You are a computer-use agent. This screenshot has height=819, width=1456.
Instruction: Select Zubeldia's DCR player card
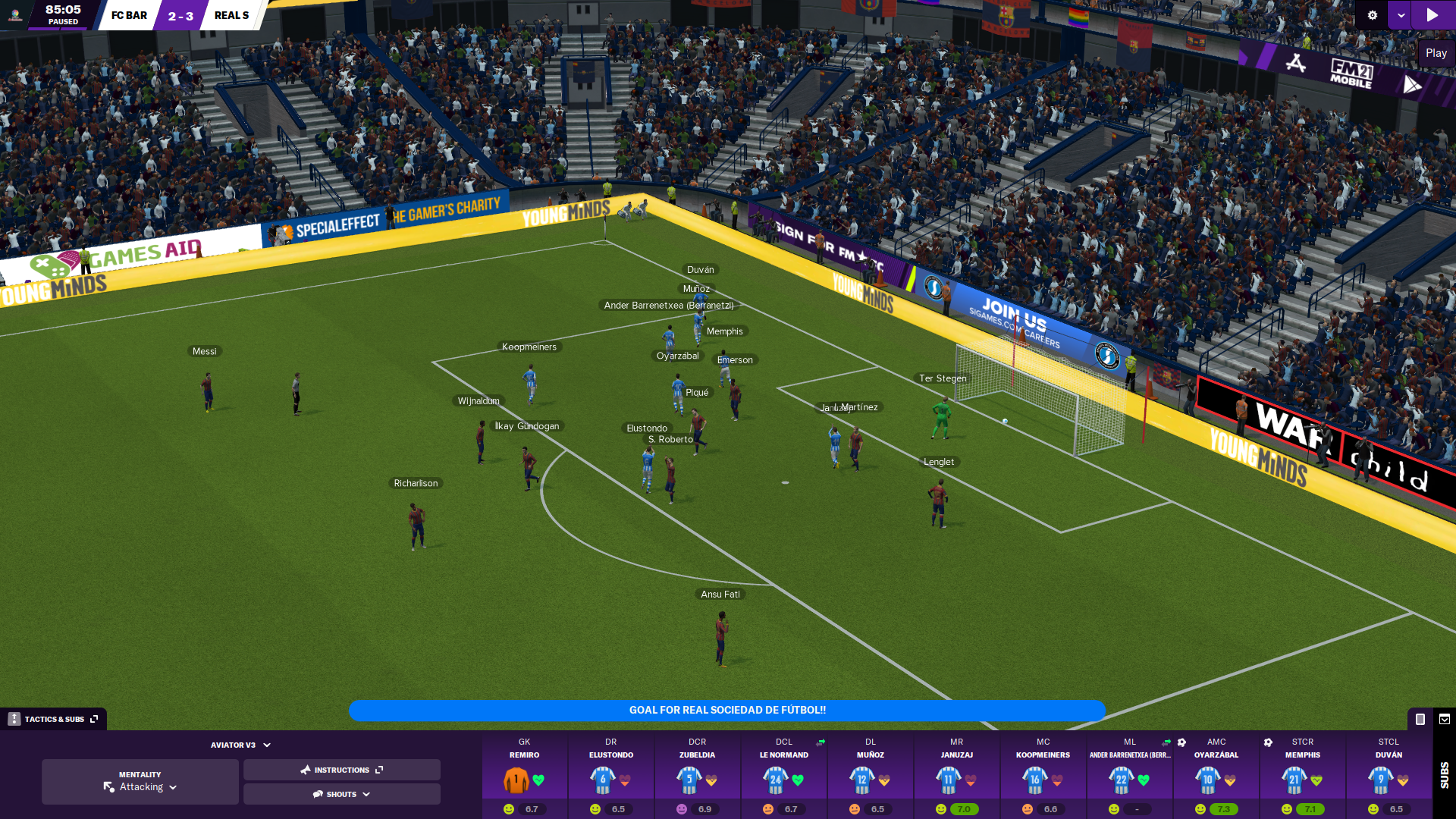697,776
